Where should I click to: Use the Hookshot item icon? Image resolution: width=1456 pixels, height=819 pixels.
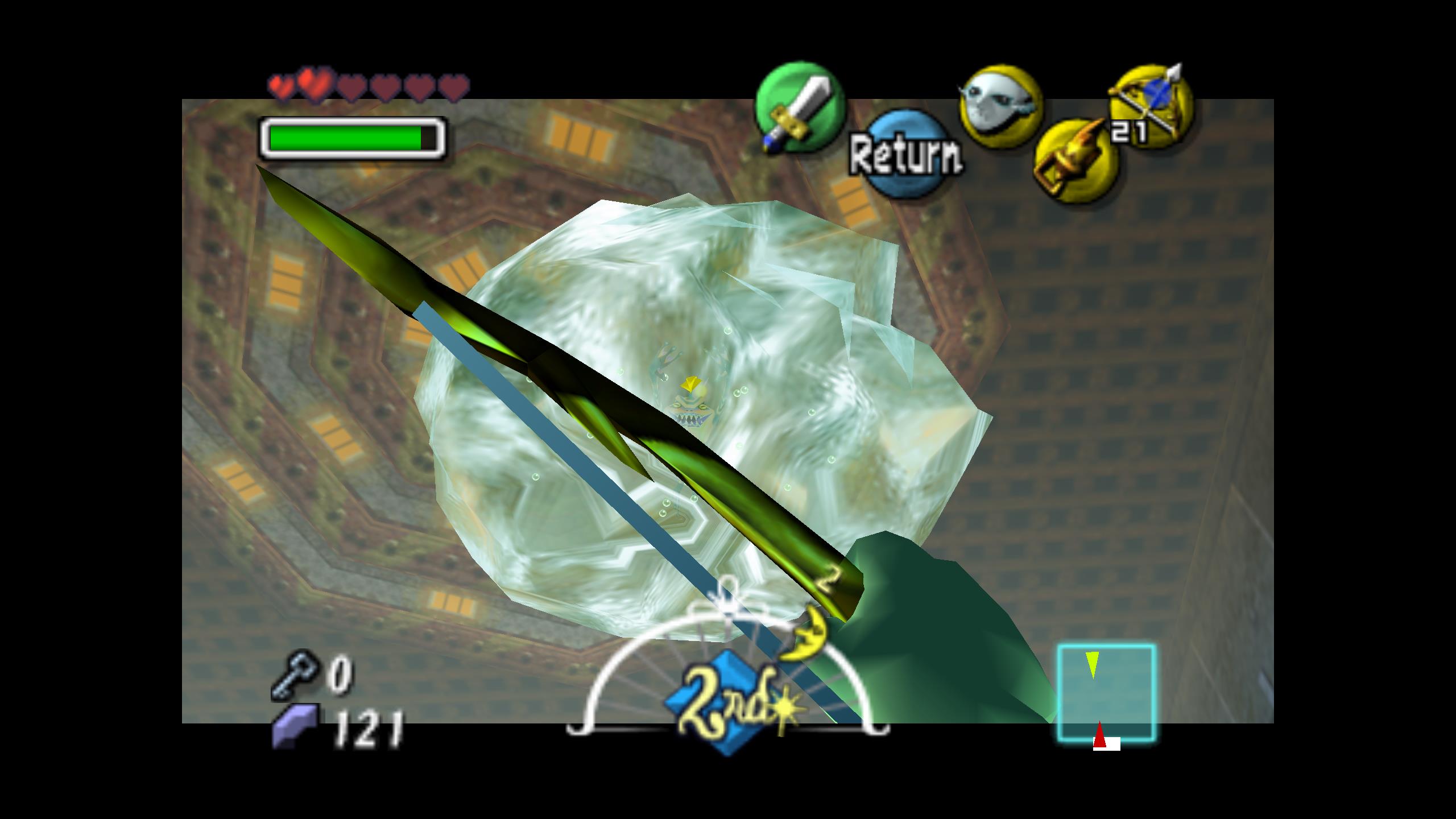tap(1075, 161)
